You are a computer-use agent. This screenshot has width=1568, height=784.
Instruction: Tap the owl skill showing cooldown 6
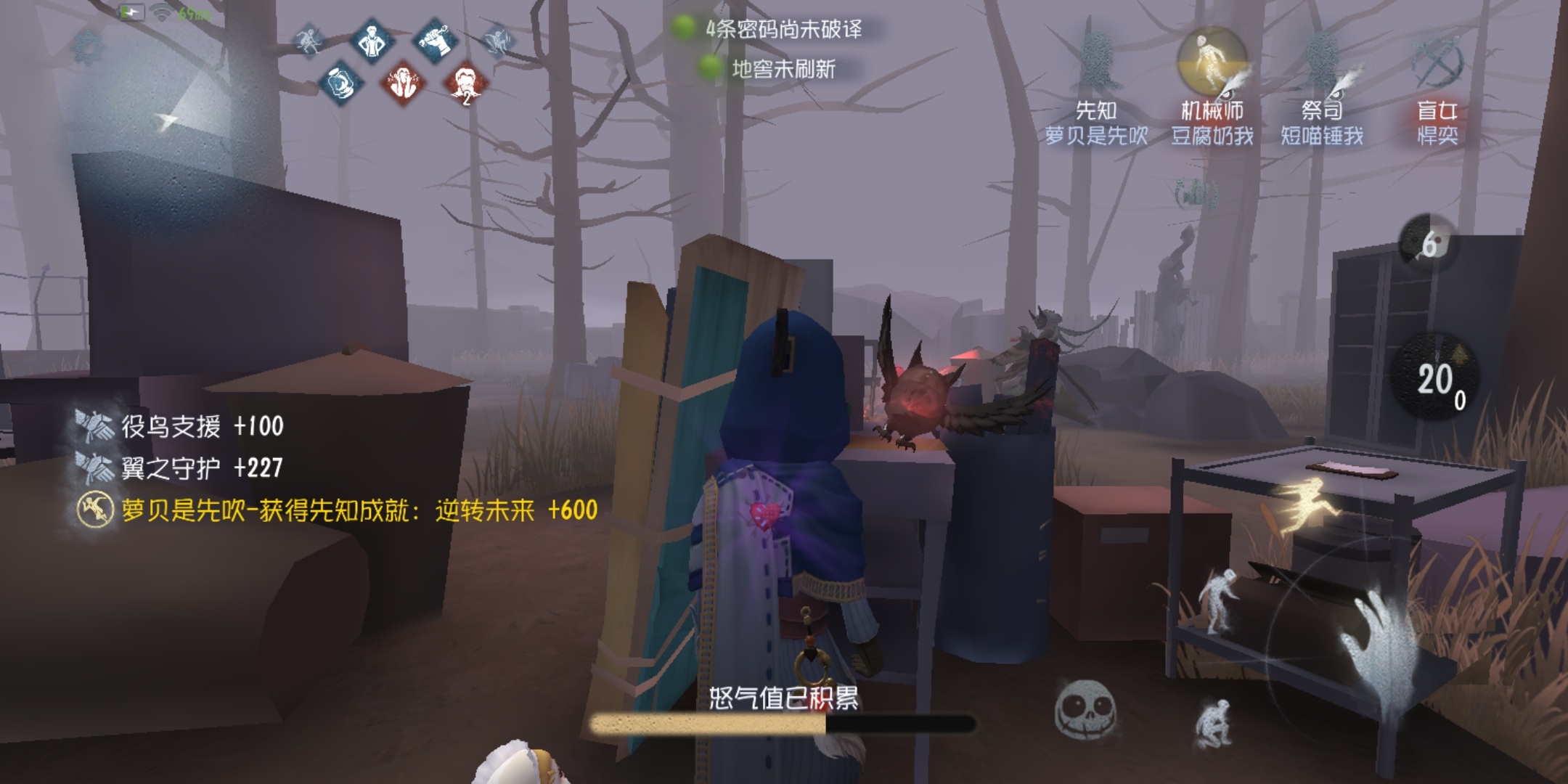[1428, 244]
